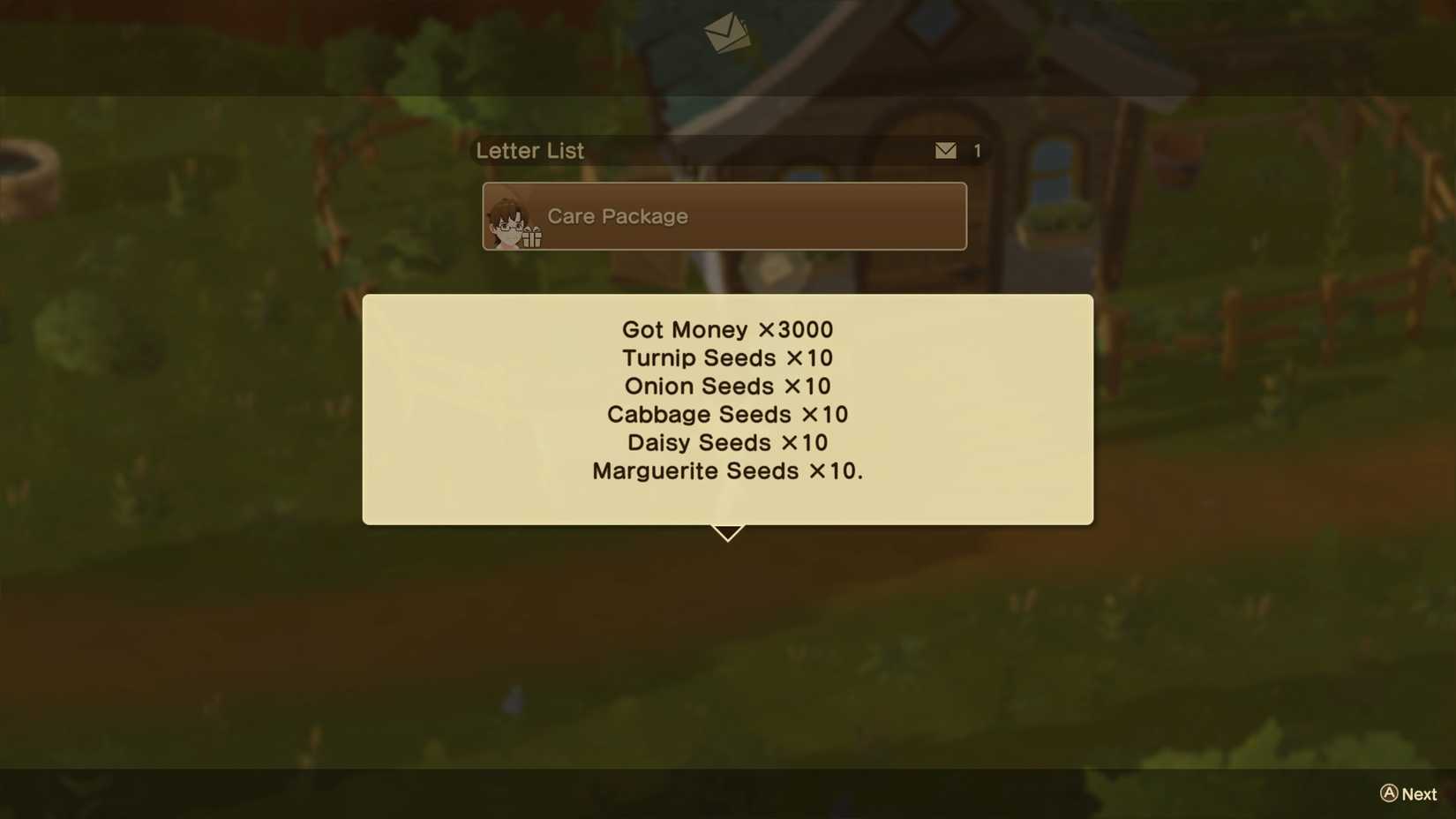Screen dimensions: 1456x819
Task: Click the Next label at bottom right
Action: [1416, 793]
